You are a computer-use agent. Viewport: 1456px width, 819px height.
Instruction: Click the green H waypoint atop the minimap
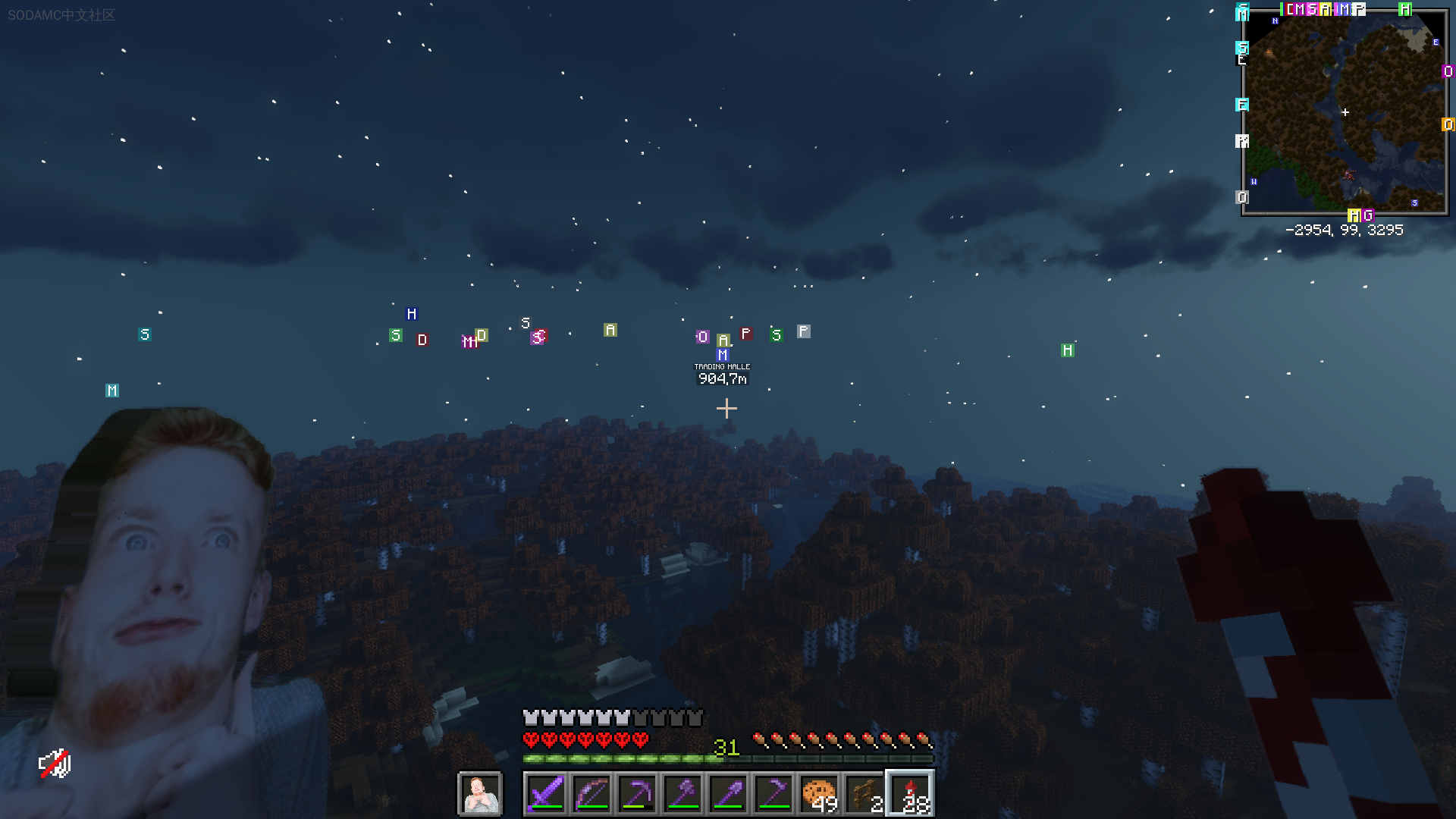pos(1404,9)
